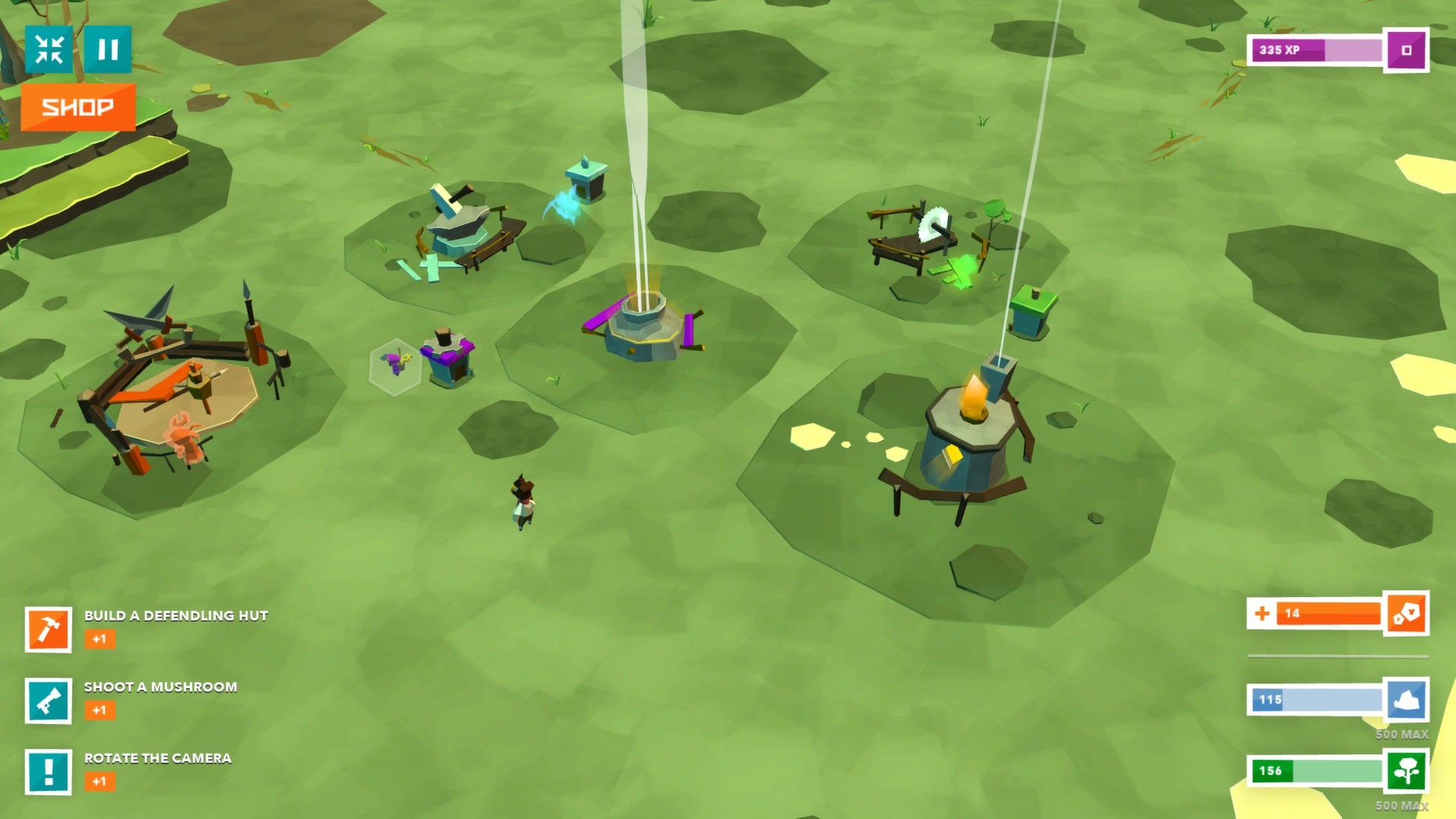Click the orange plus on the crystal bar
The width and height of the screenshot is (1456, 819).
tap(1262, 613)
